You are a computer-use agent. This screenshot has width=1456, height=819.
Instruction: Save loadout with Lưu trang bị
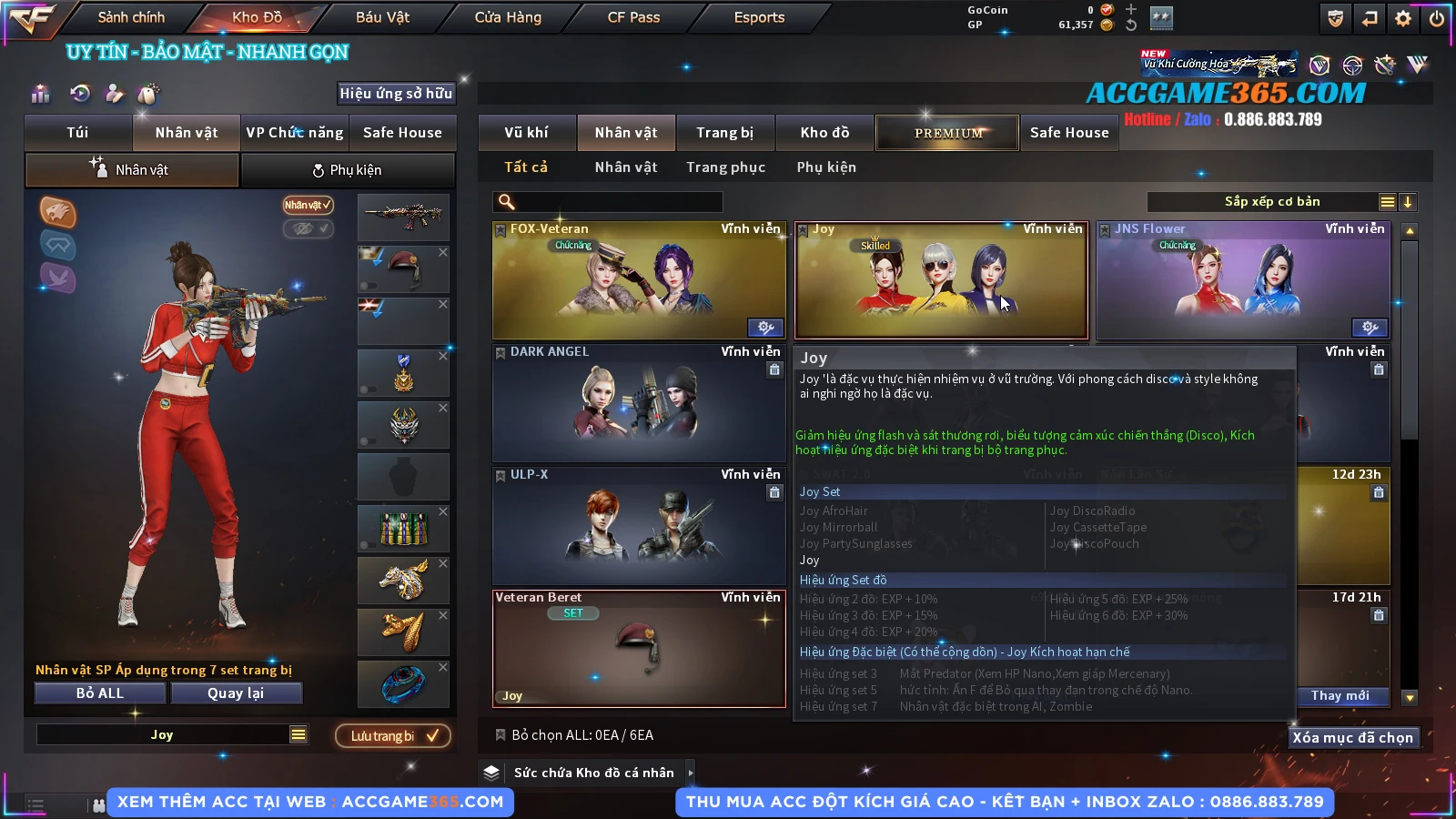coord(393,736)
